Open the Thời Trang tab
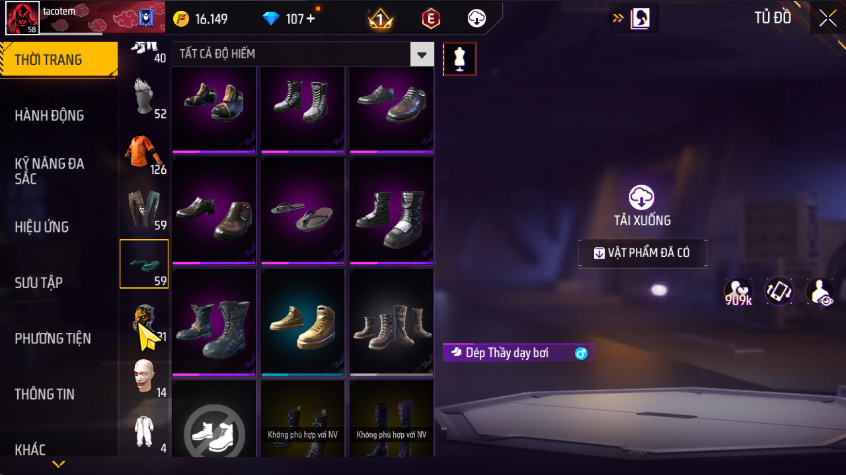The image size is (846, 475). pyautogui.click(x=50, y=60)
